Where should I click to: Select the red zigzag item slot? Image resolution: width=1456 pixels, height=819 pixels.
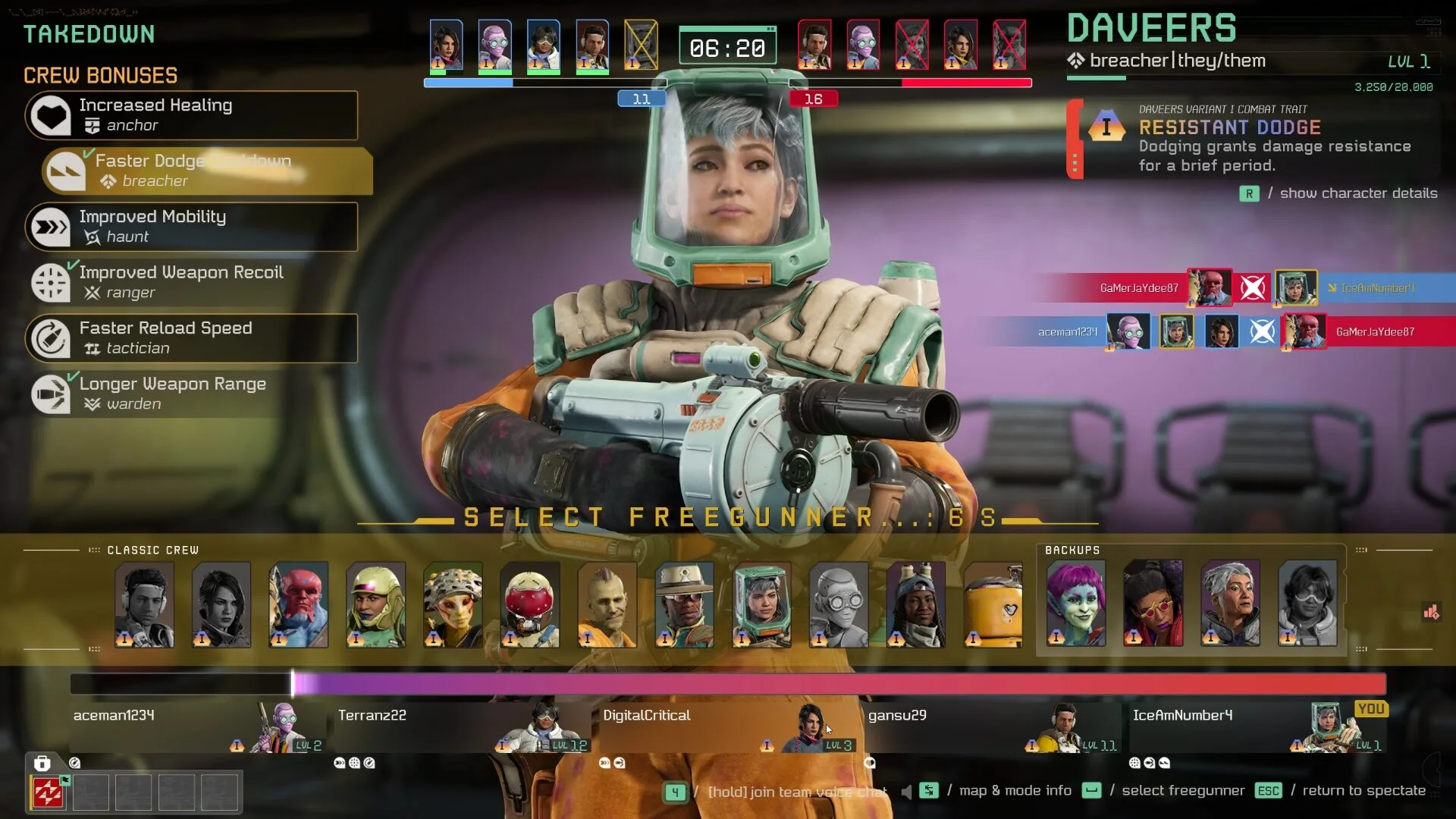(x=48, y=792)
